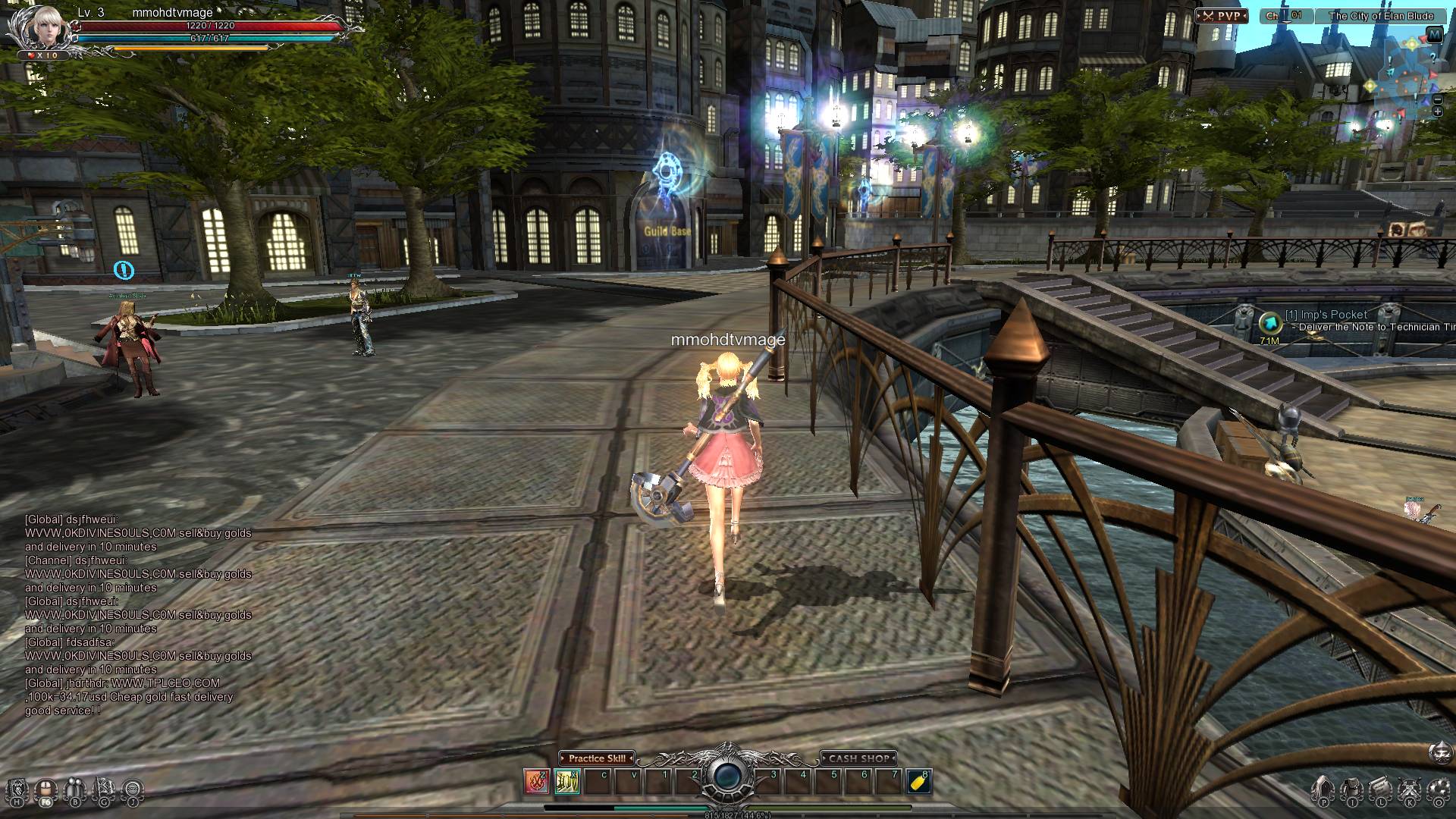The height and width of the screenshot is (819, 1456).
Task: Open the Practice Skill panel
Action: point(597,758)
